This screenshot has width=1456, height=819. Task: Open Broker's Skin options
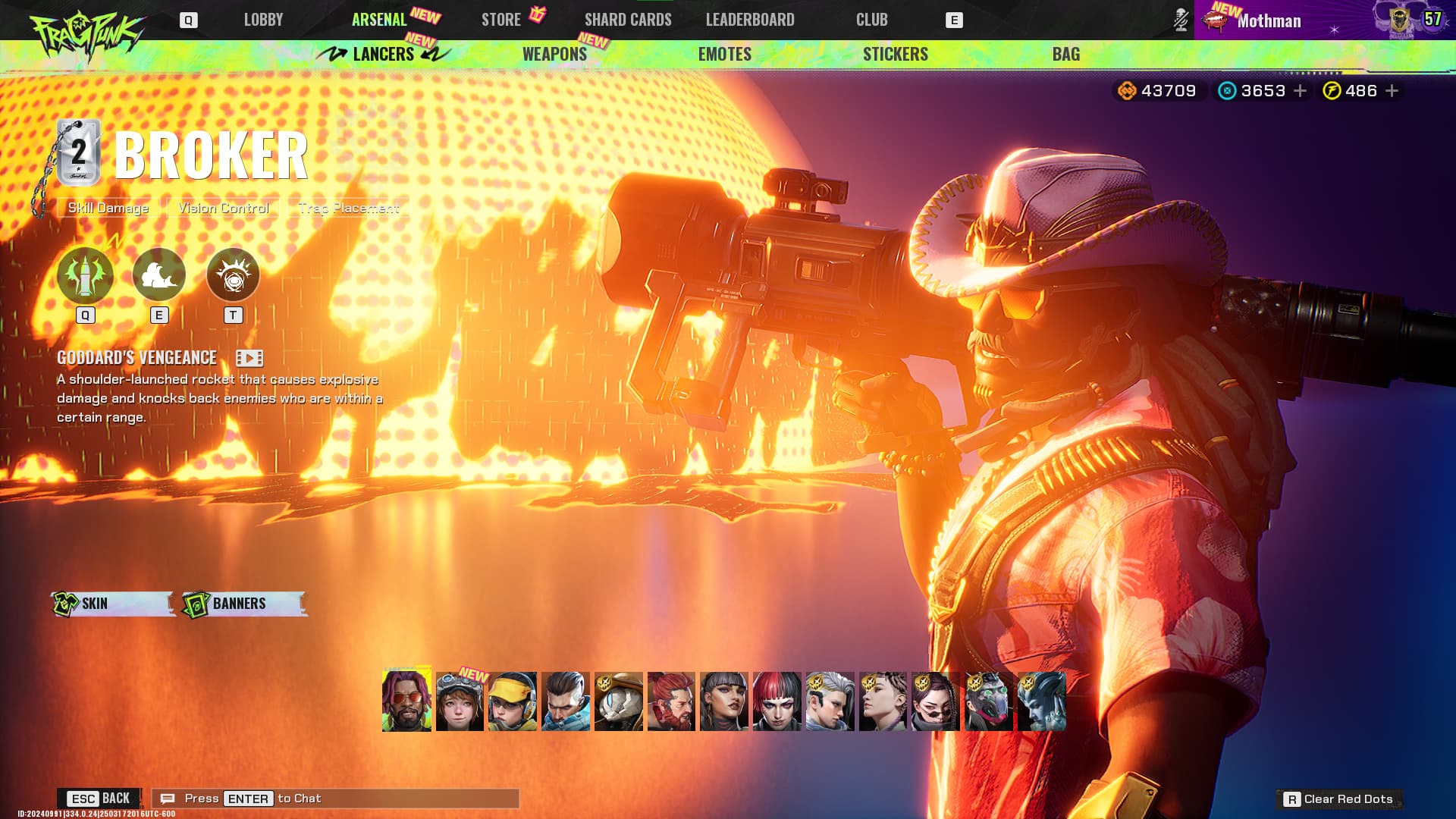[x=112, y=604]
